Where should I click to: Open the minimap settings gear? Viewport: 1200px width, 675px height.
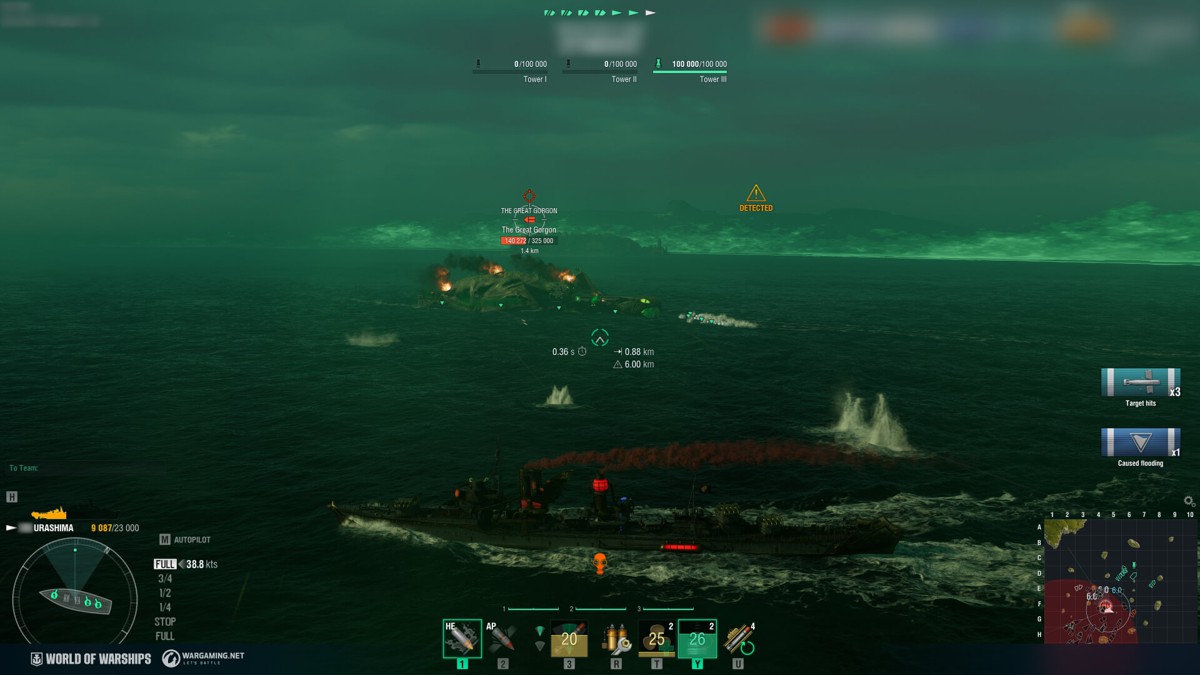click(1188, 501)
